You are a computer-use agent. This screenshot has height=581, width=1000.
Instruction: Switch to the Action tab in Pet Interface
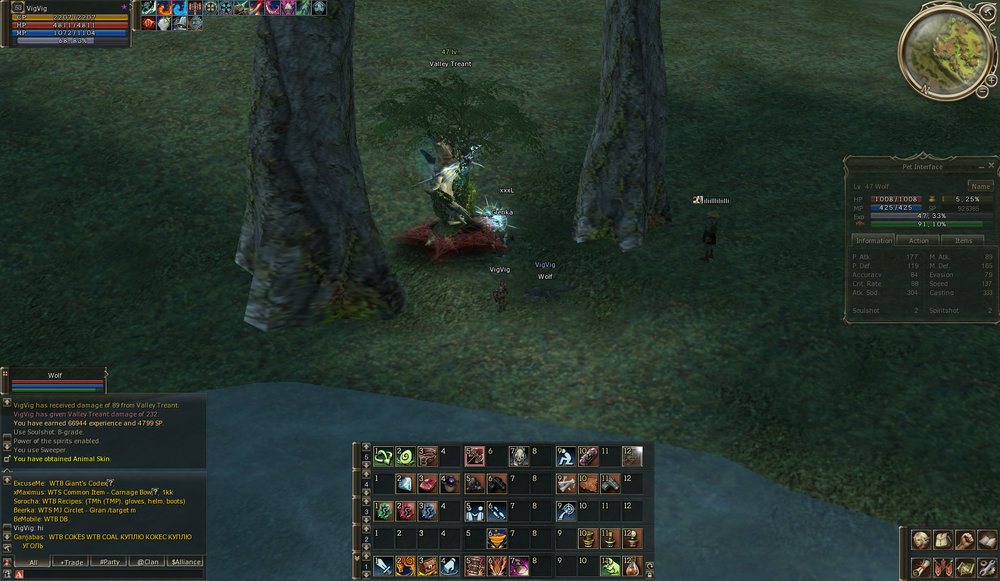click(x=919, y=240)
